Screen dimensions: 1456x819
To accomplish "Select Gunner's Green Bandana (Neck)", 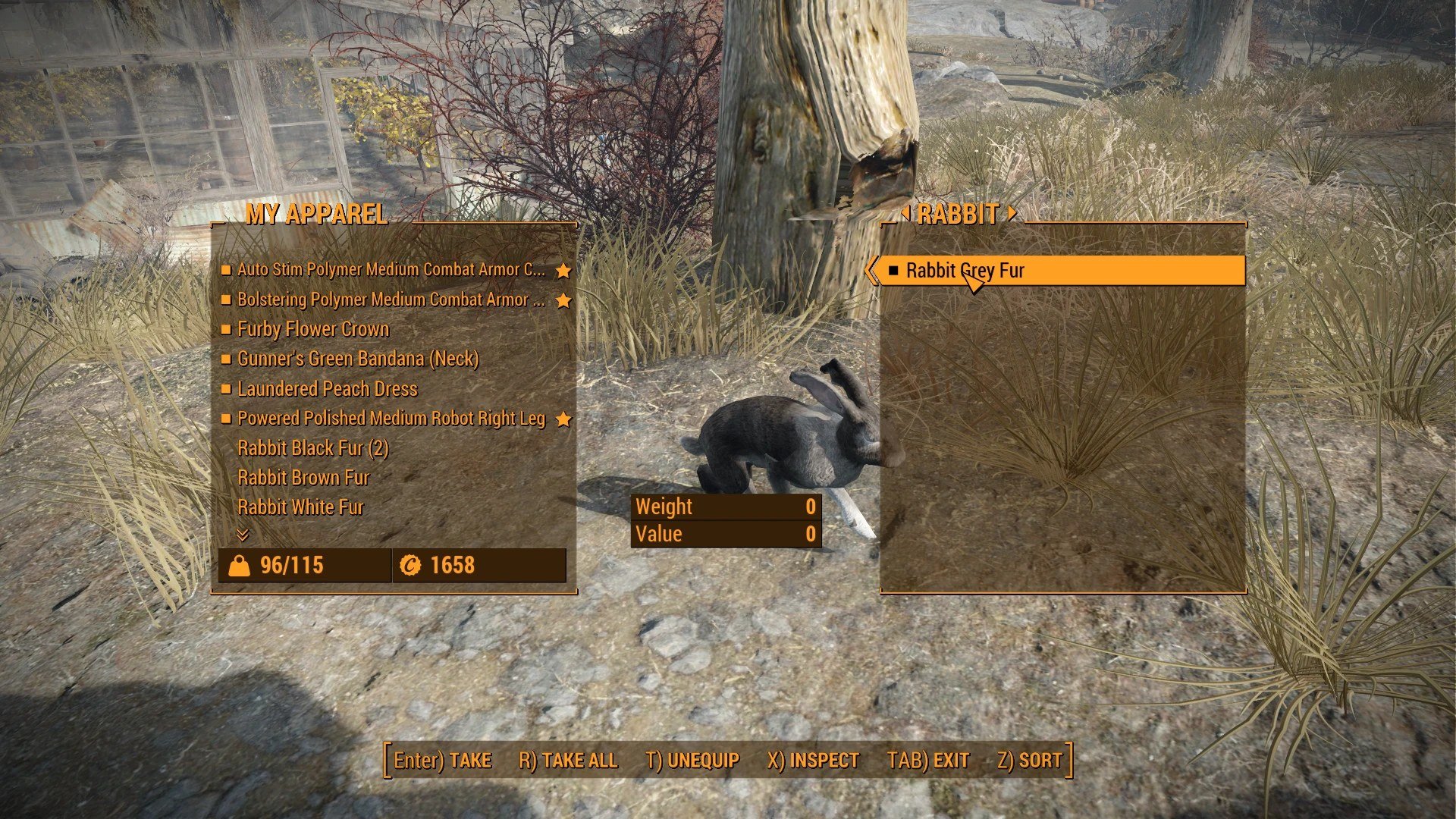I will (x=358, y=359).
